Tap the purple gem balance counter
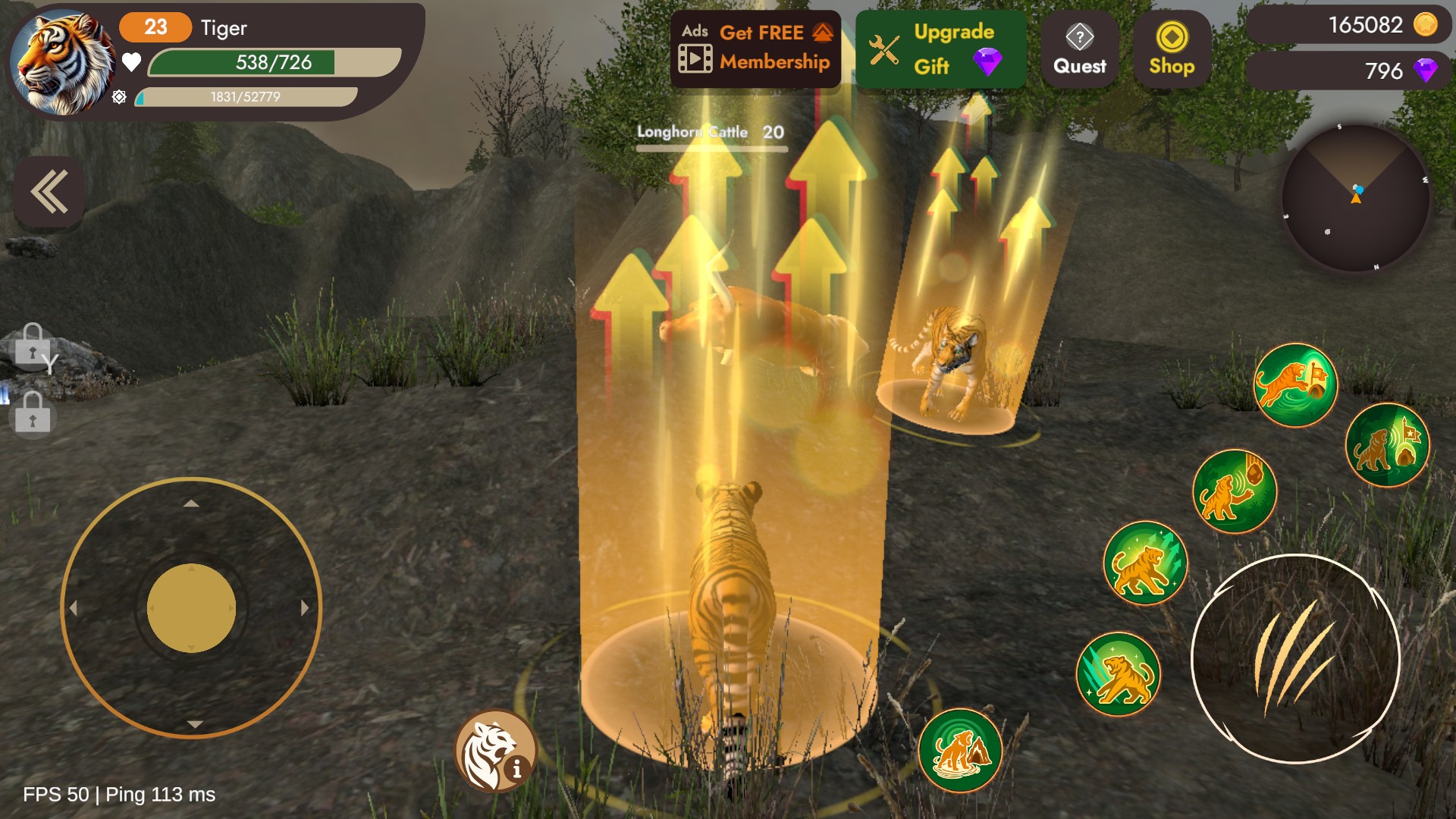Screen dimensions: 1456x819 (1350, 71)
